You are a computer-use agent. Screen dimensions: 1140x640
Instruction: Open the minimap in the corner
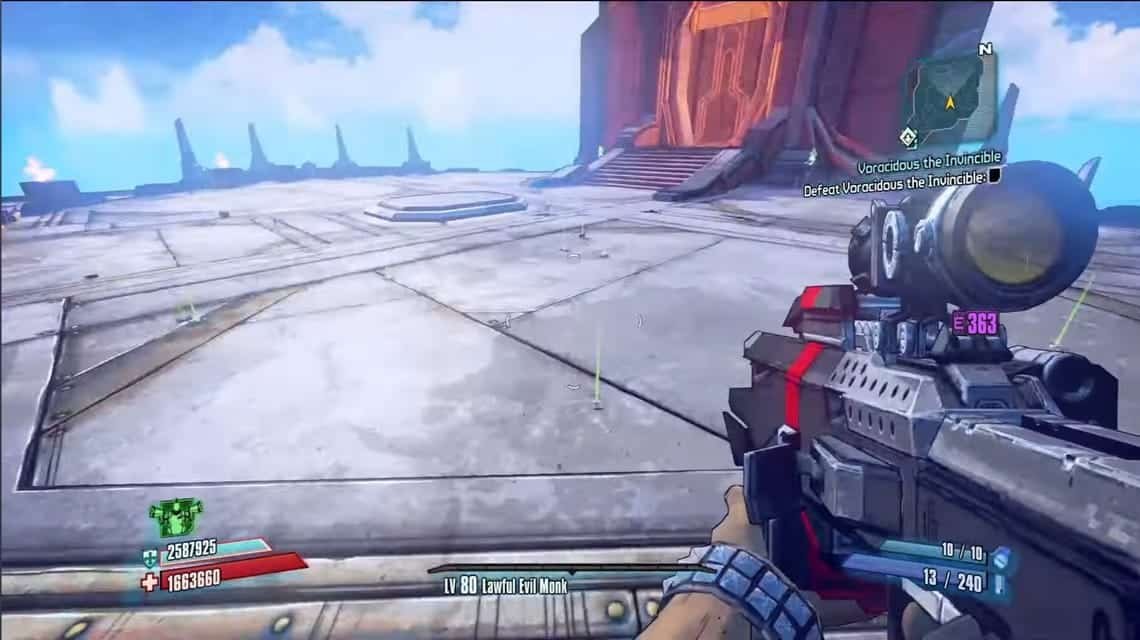[x=951, y=96]
